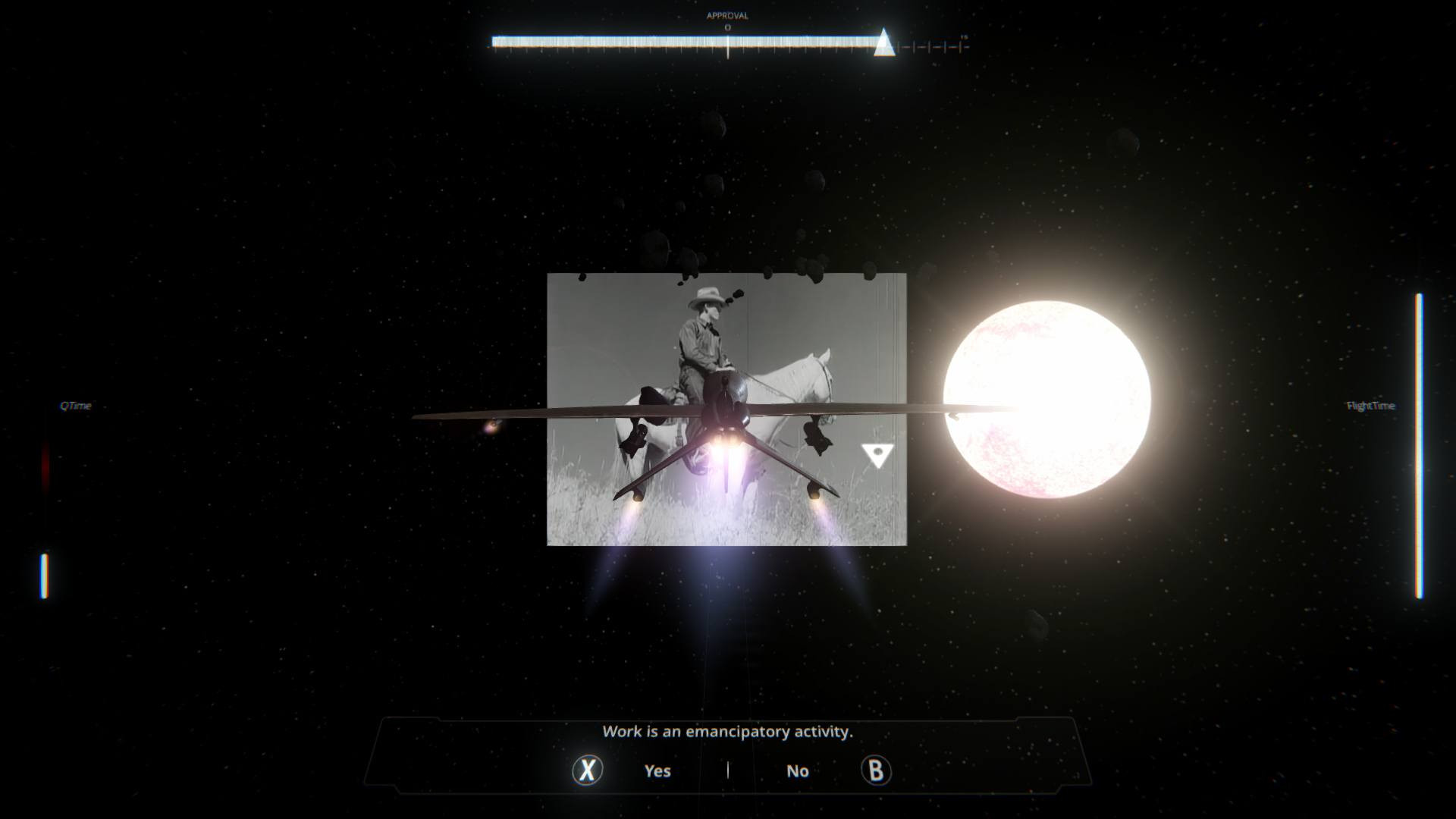Choose No for the emancipatory statement
This screenshot has width=1456, height=819.
click(797, 770)
